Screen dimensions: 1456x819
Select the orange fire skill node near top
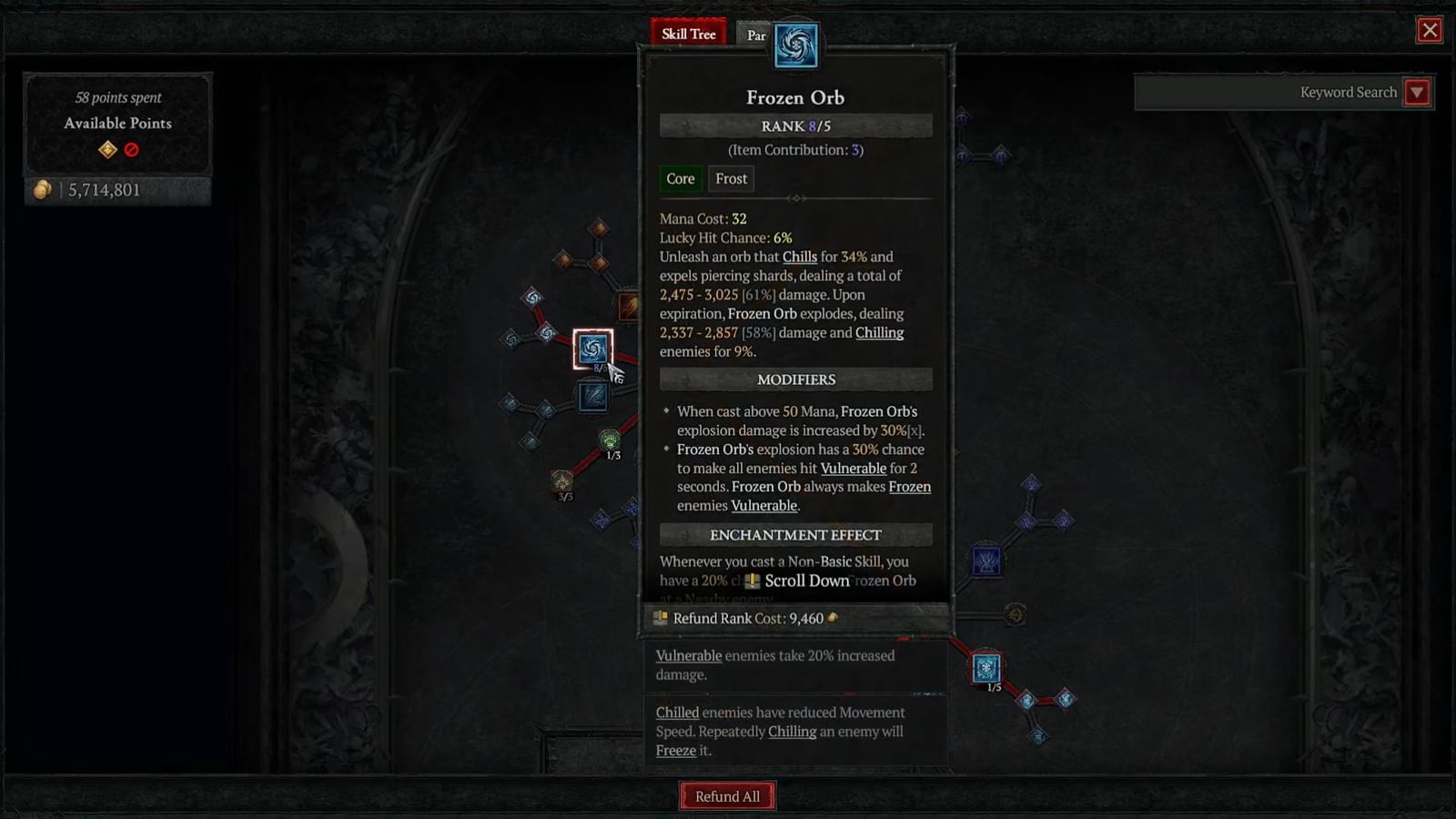(x=628, y=307)
